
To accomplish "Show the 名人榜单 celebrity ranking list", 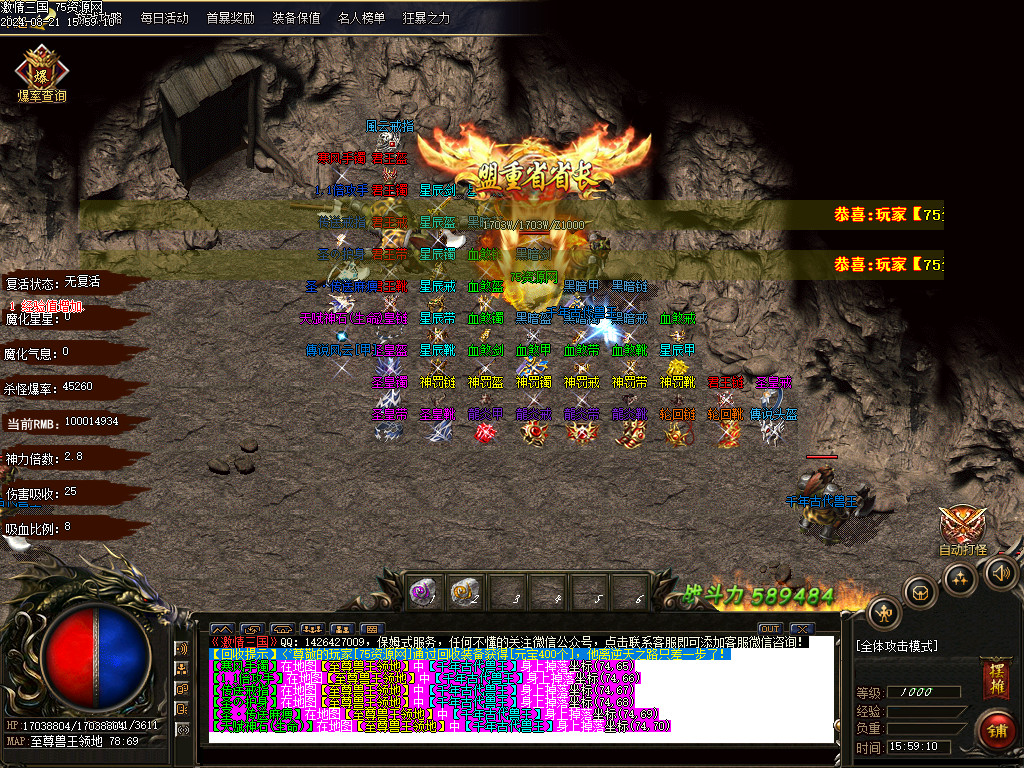I will point(361,18).
